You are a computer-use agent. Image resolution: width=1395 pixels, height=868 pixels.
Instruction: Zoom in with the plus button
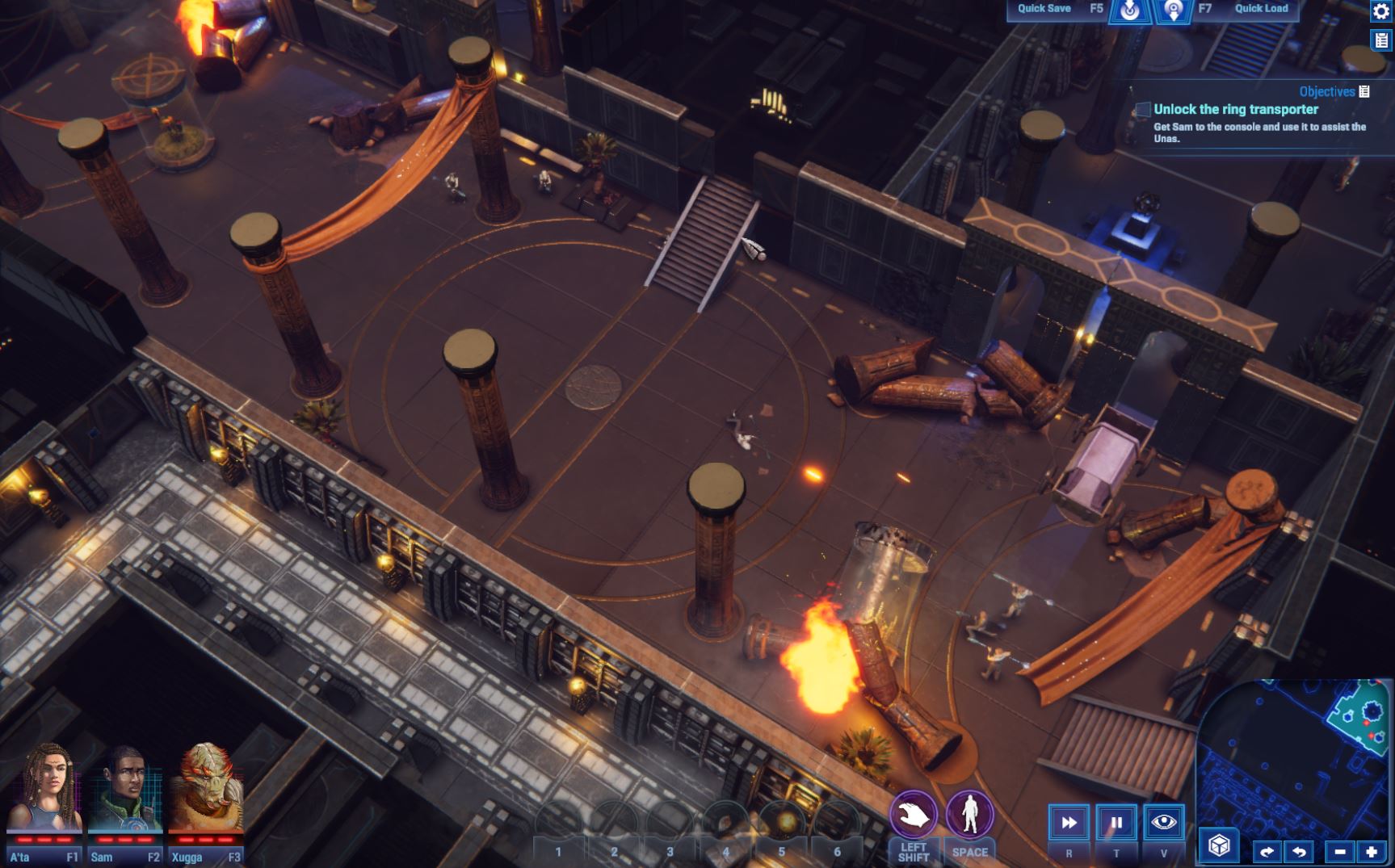coord(1372,852)
